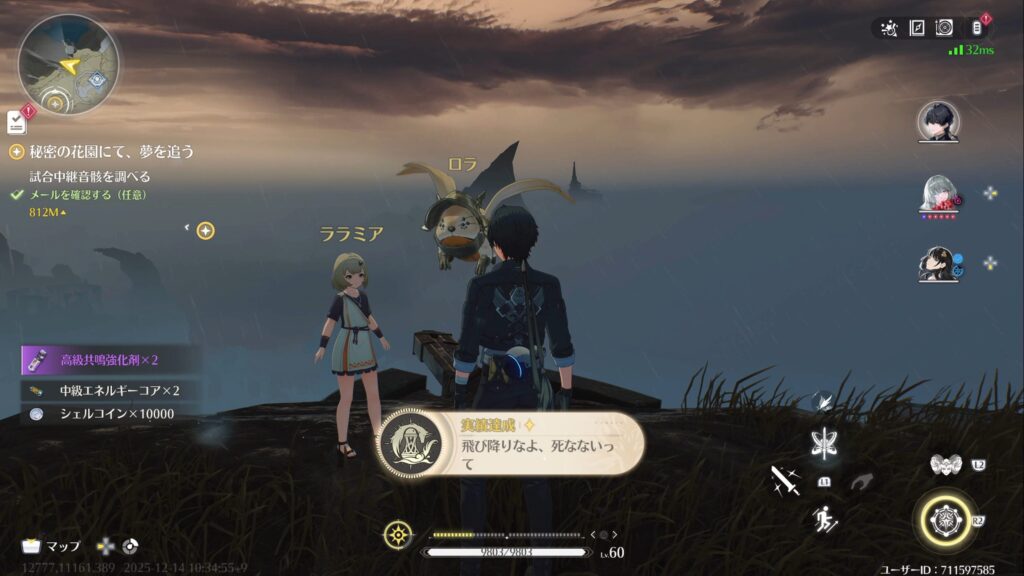Open the compass guidebook icon
The image size is (1024, 576).
click(917, 28)
